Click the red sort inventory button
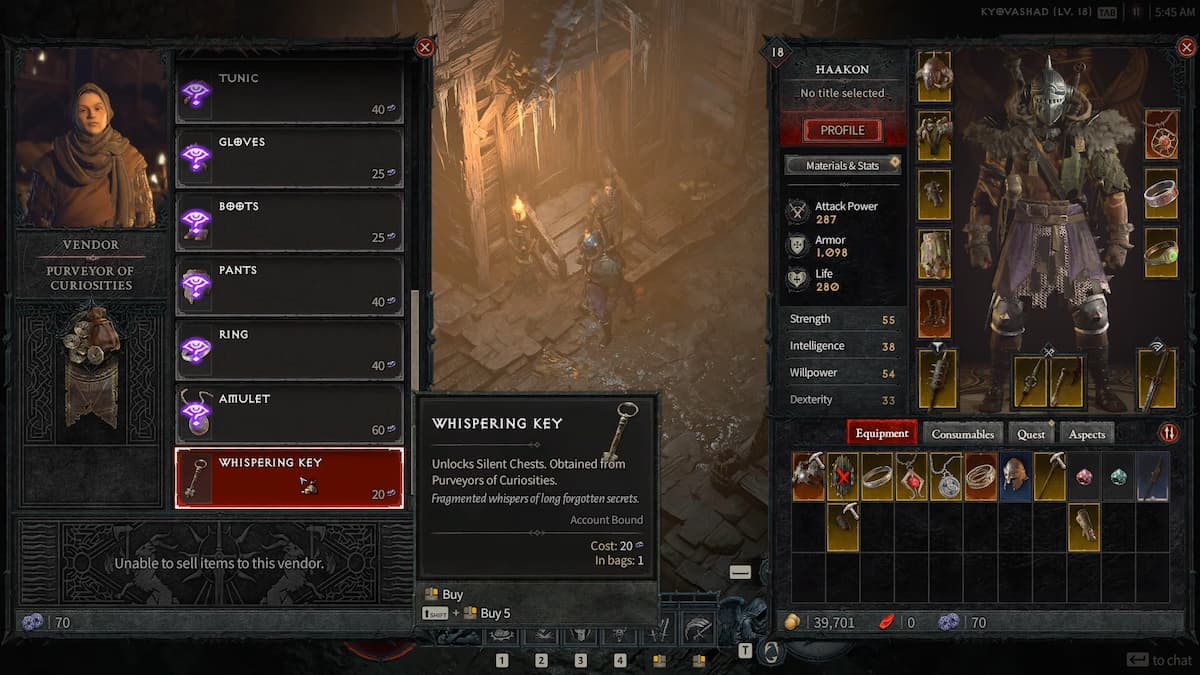Viewport: 1200px width, 675px height. click(1168, 433)
